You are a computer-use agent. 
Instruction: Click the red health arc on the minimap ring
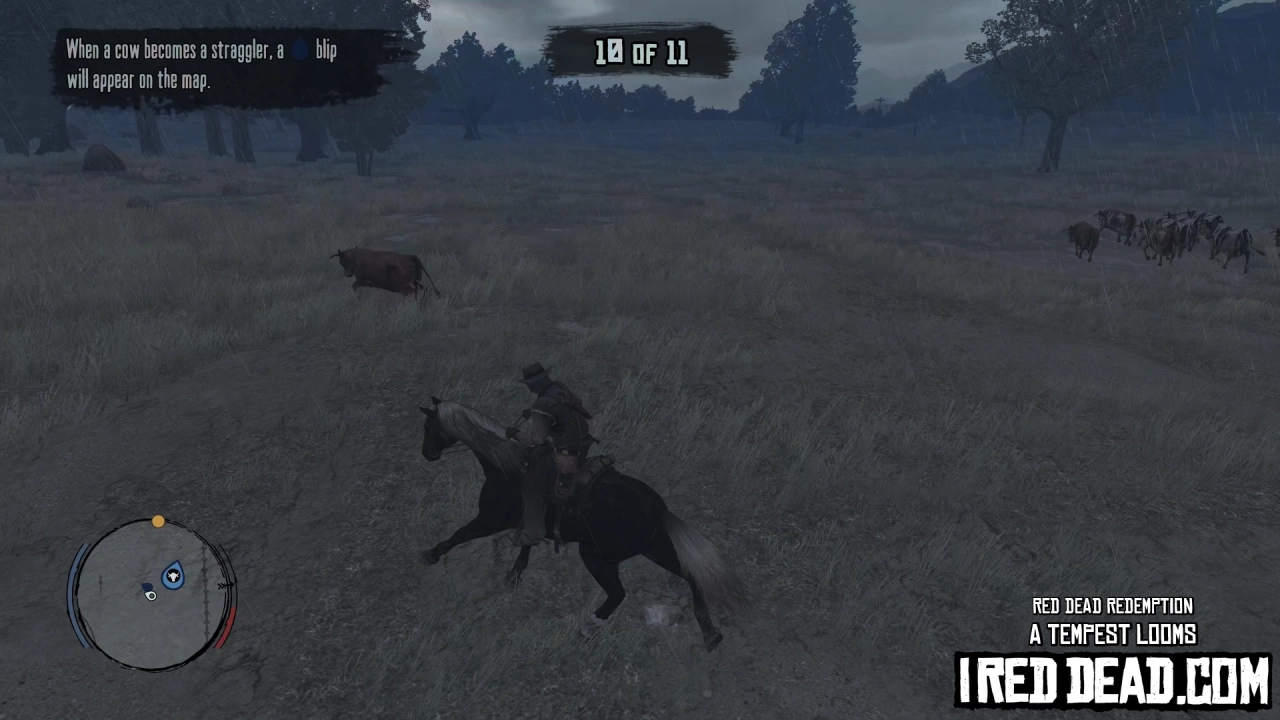(x=226, y=626)
